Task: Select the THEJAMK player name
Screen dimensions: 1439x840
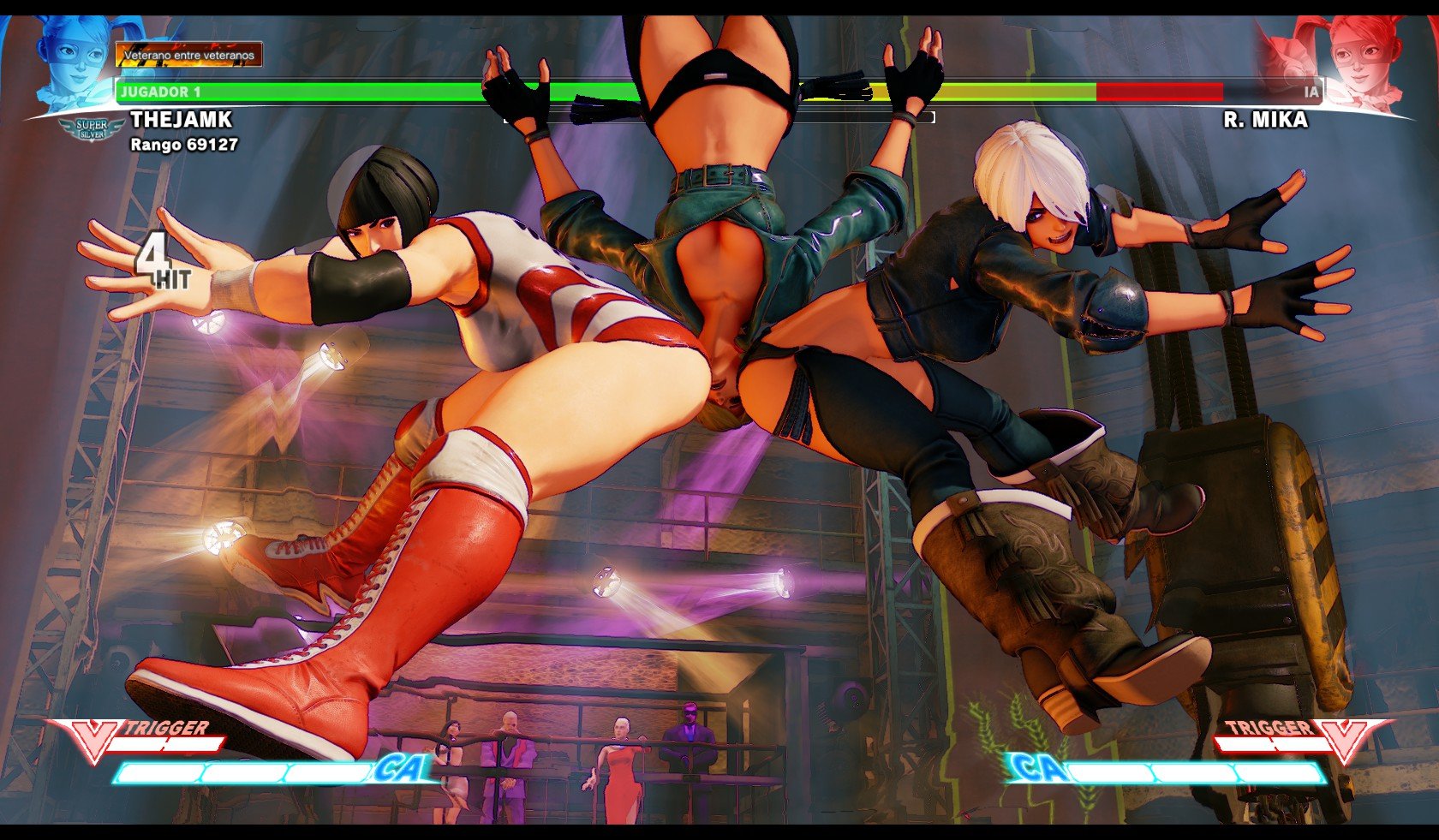Action: (182, 120)
